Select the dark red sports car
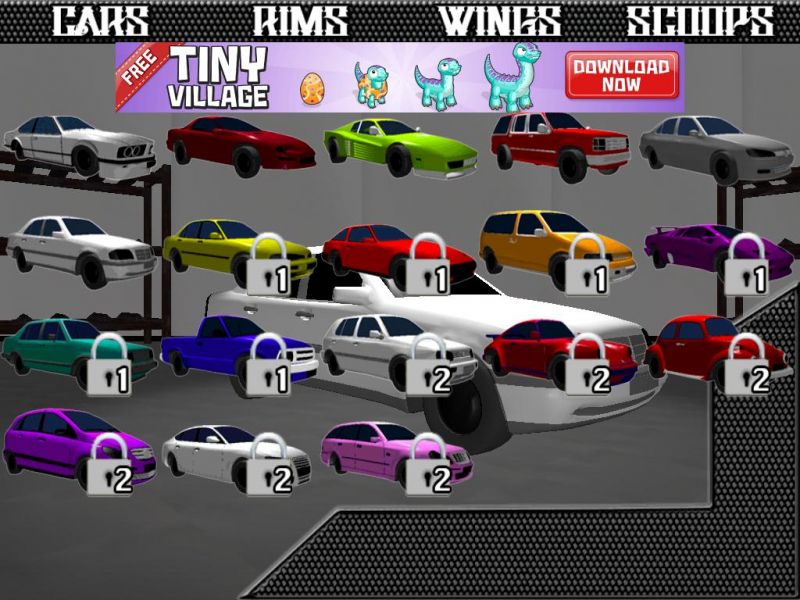This screenshot has height=600, width=800. [240, 144]
